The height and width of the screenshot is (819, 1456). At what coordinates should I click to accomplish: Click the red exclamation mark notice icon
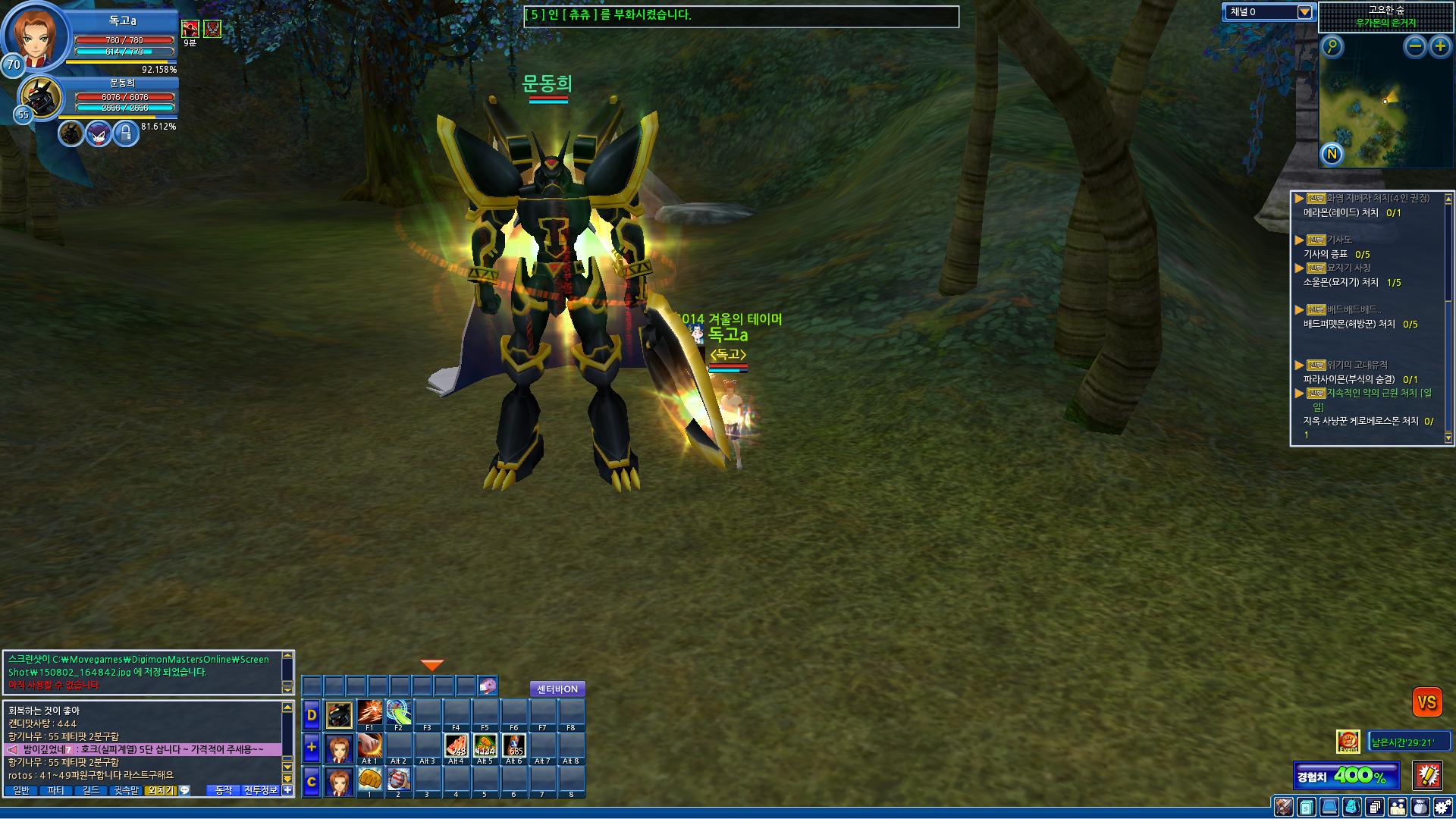click(x=1427, y=775)
